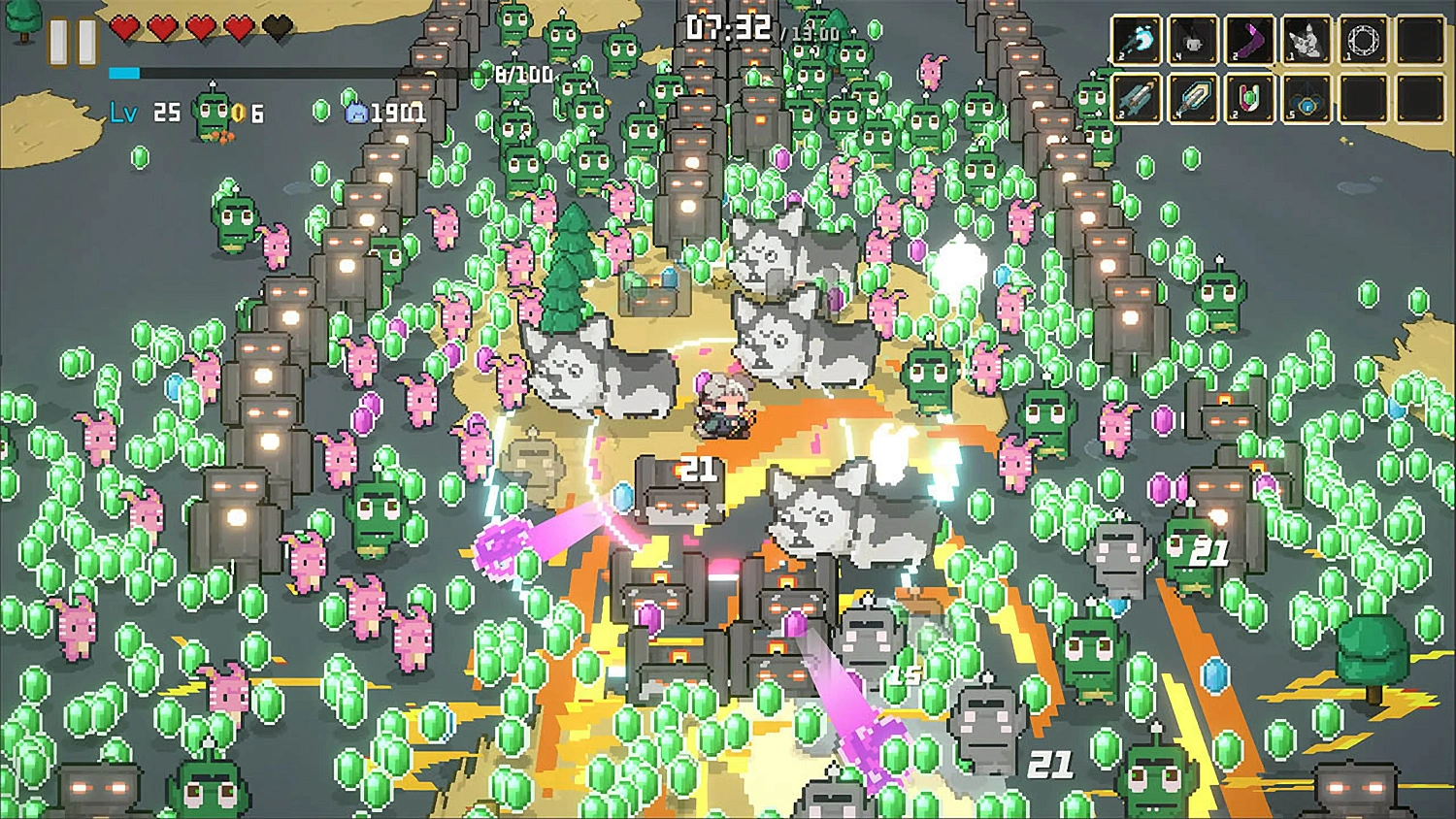Click the green gem token with count 2

click(x=1248, y=98)
